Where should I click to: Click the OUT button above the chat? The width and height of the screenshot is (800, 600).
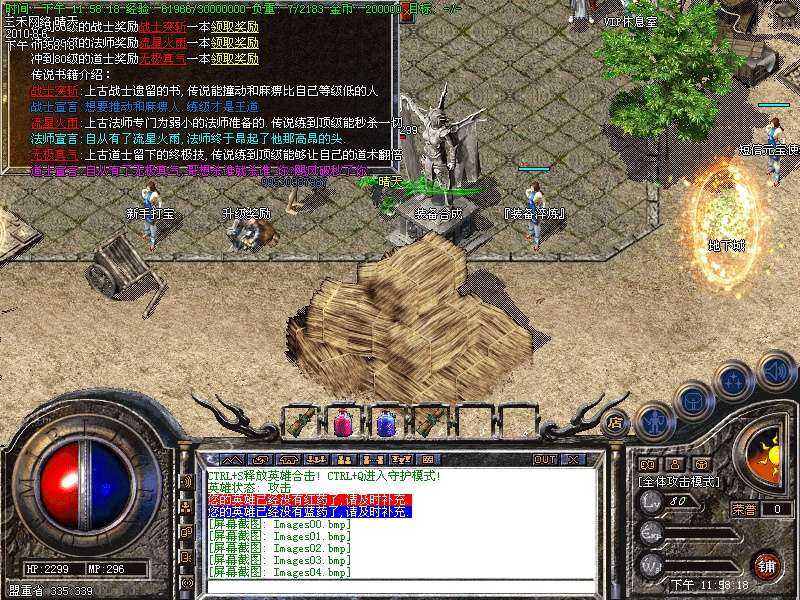click(x=545, y=460)
